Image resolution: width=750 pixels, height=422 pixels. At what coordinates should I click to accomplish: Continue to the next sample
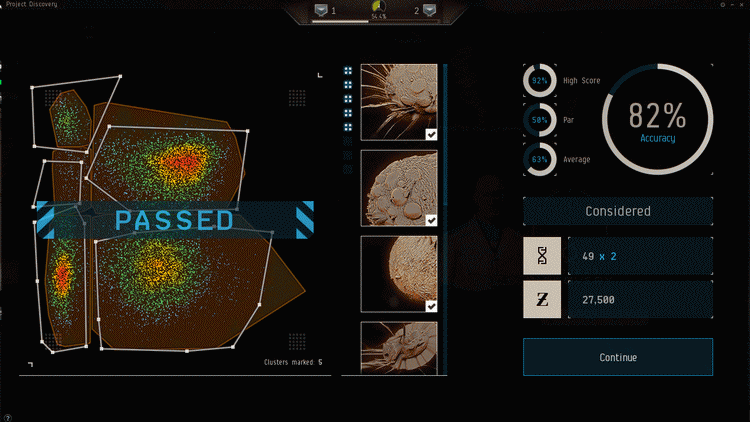pos(617,357)
